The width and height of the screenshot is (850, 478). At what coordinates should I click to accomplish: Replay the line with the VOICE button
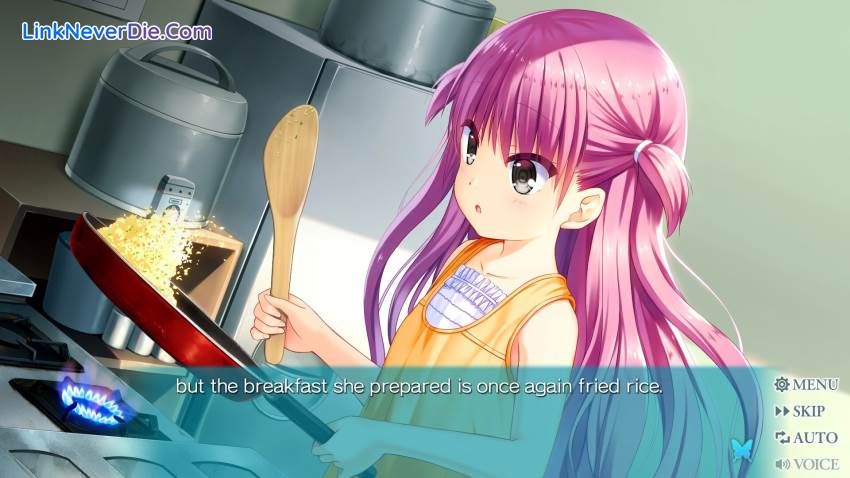click(x=807, y=463)
